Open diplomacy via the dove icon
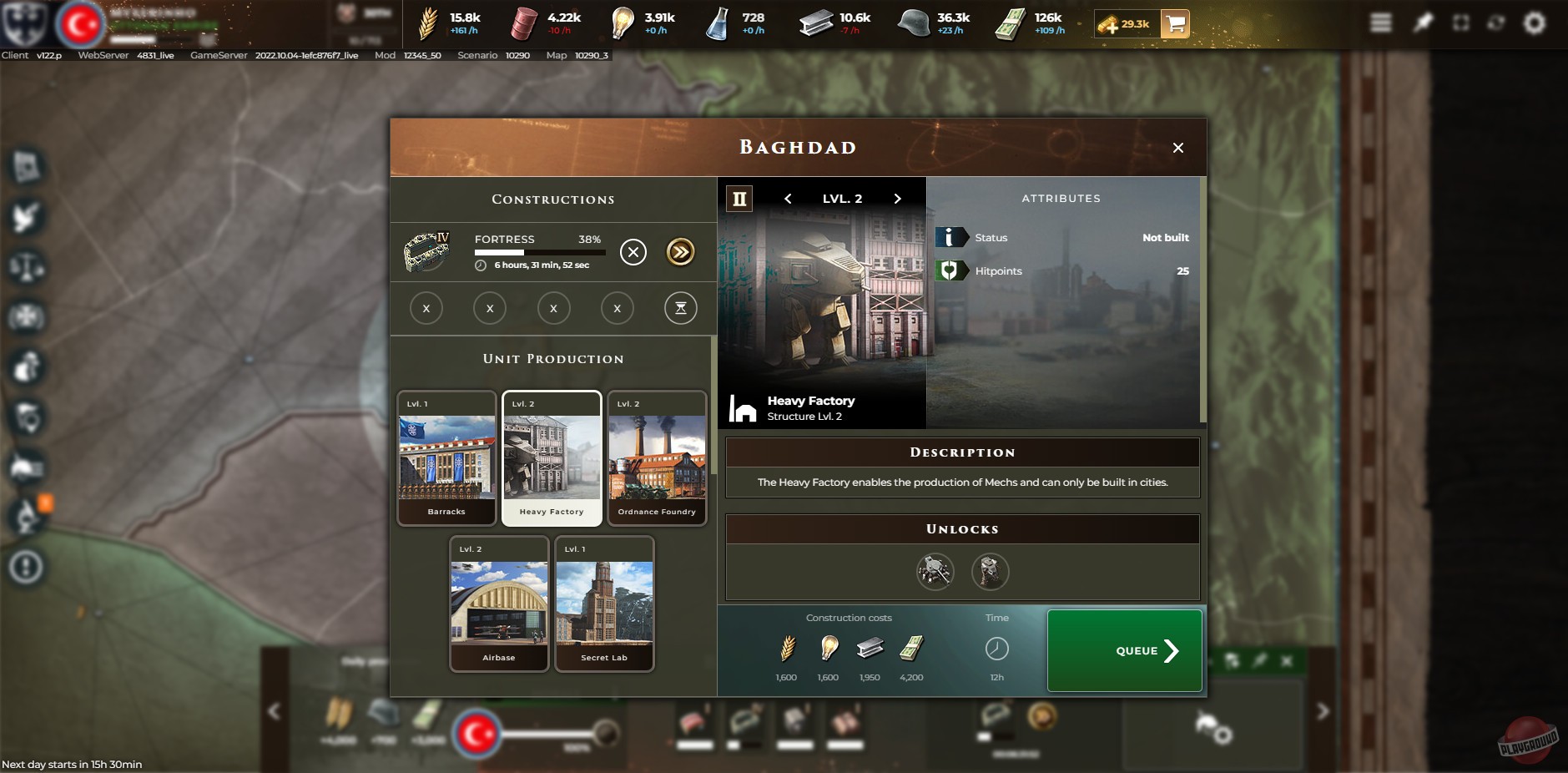Image resolution: width=1568 pixels, height=773 pixels. [x=25, y=217]
